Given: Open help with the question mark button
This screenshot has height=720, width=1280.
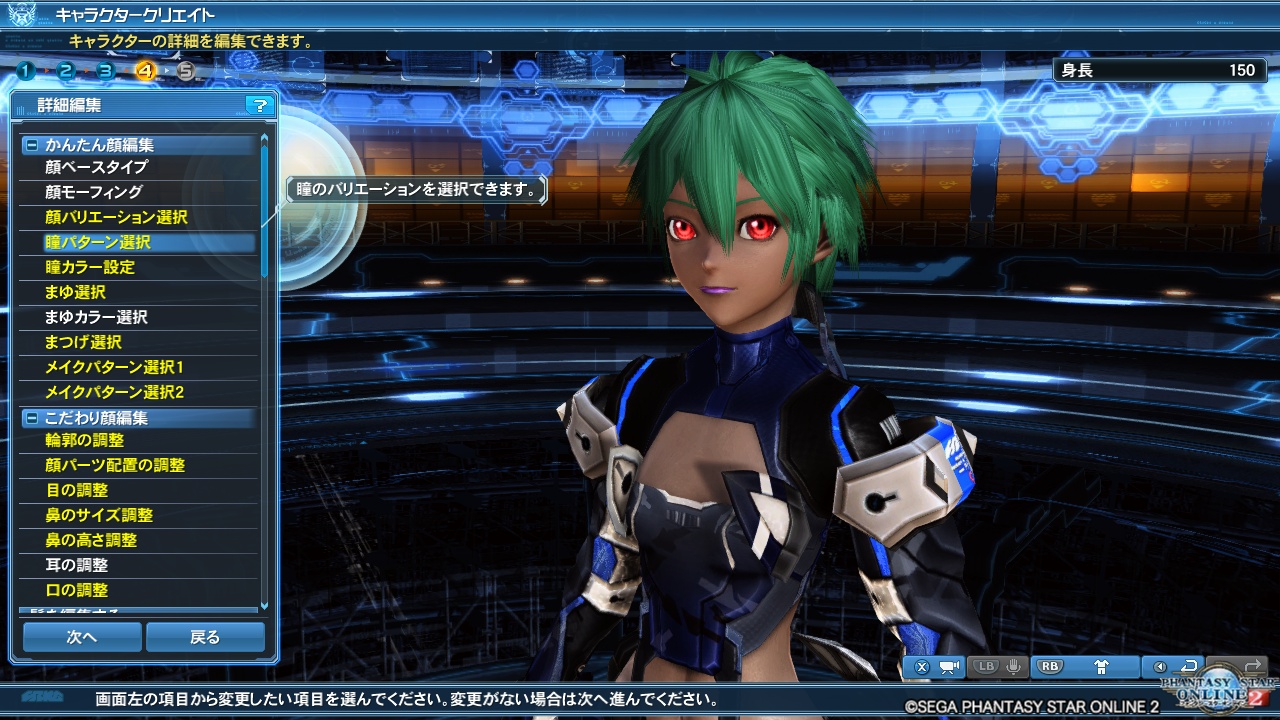Looking at the screenshot, I should tap(259, 105).
